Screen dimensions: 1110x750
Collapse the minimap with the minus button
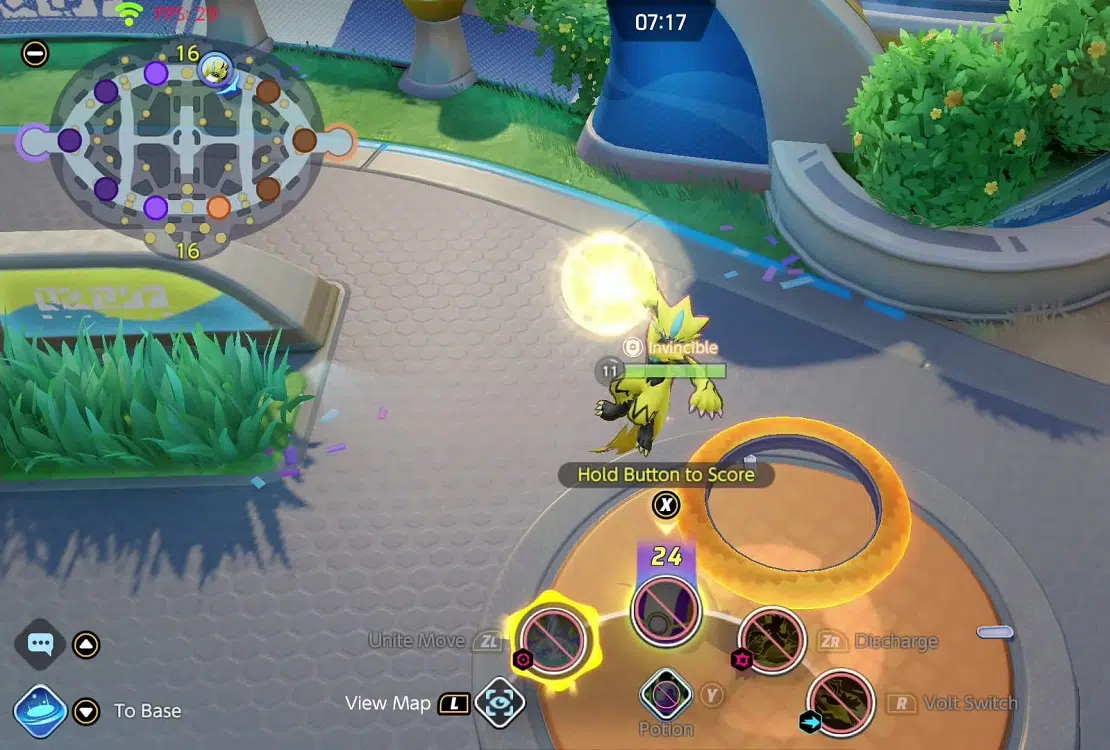tap(35, 53)
